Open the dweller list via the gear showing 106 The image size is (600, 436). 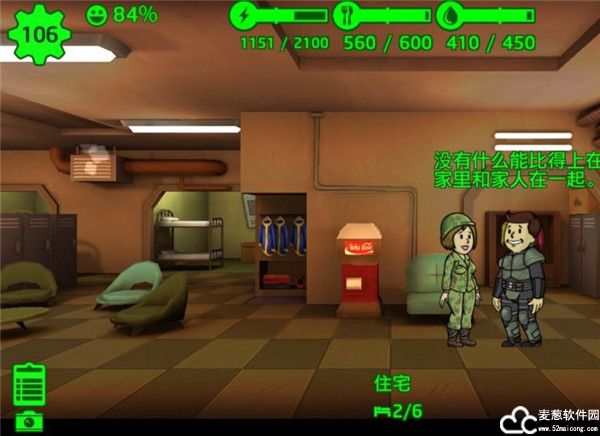click(38, 34)
